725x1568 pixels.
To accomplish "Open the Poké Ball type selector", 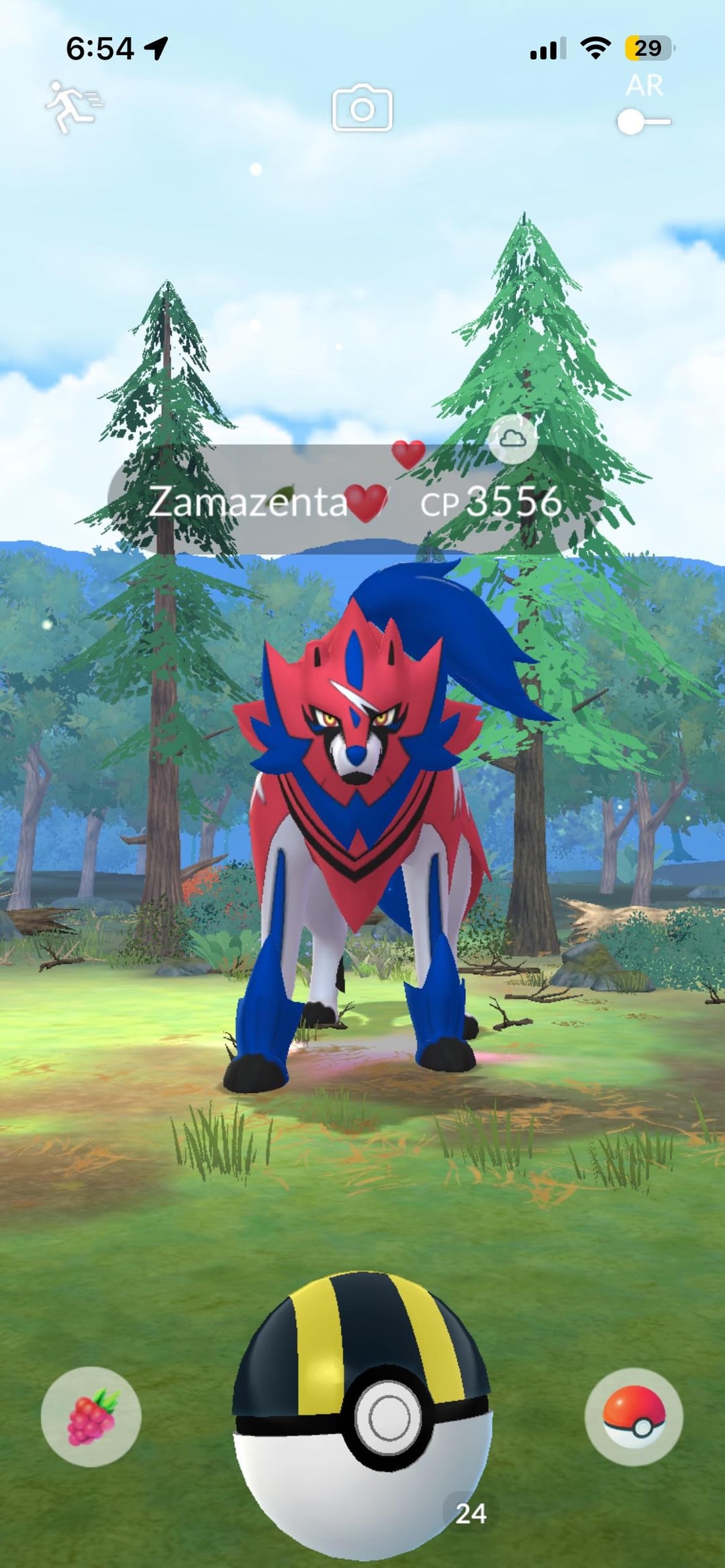I will [633, 1416].
